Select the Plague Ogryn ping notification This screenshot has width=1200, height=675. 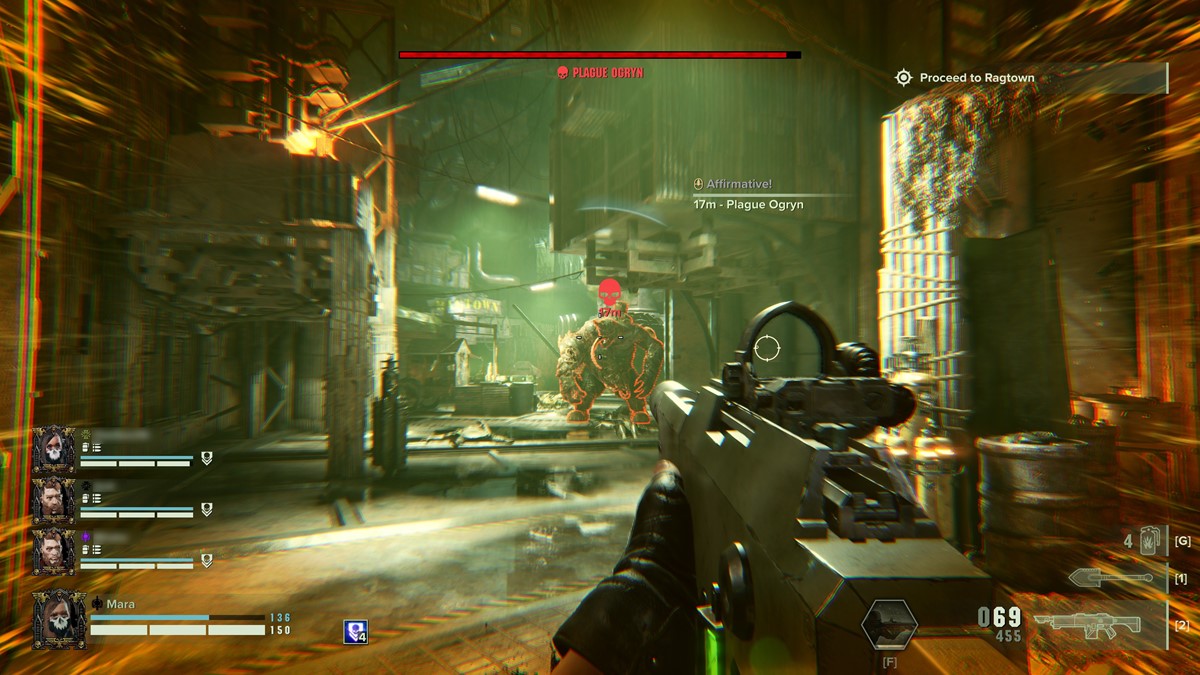(x=748, y=204)
